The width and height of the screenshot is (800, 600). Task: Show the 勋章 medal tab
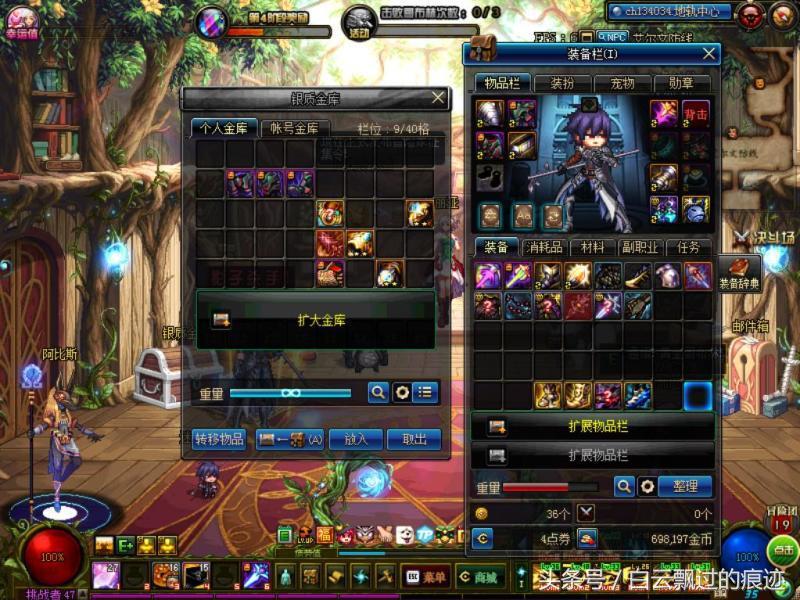[x=681, y=83]
